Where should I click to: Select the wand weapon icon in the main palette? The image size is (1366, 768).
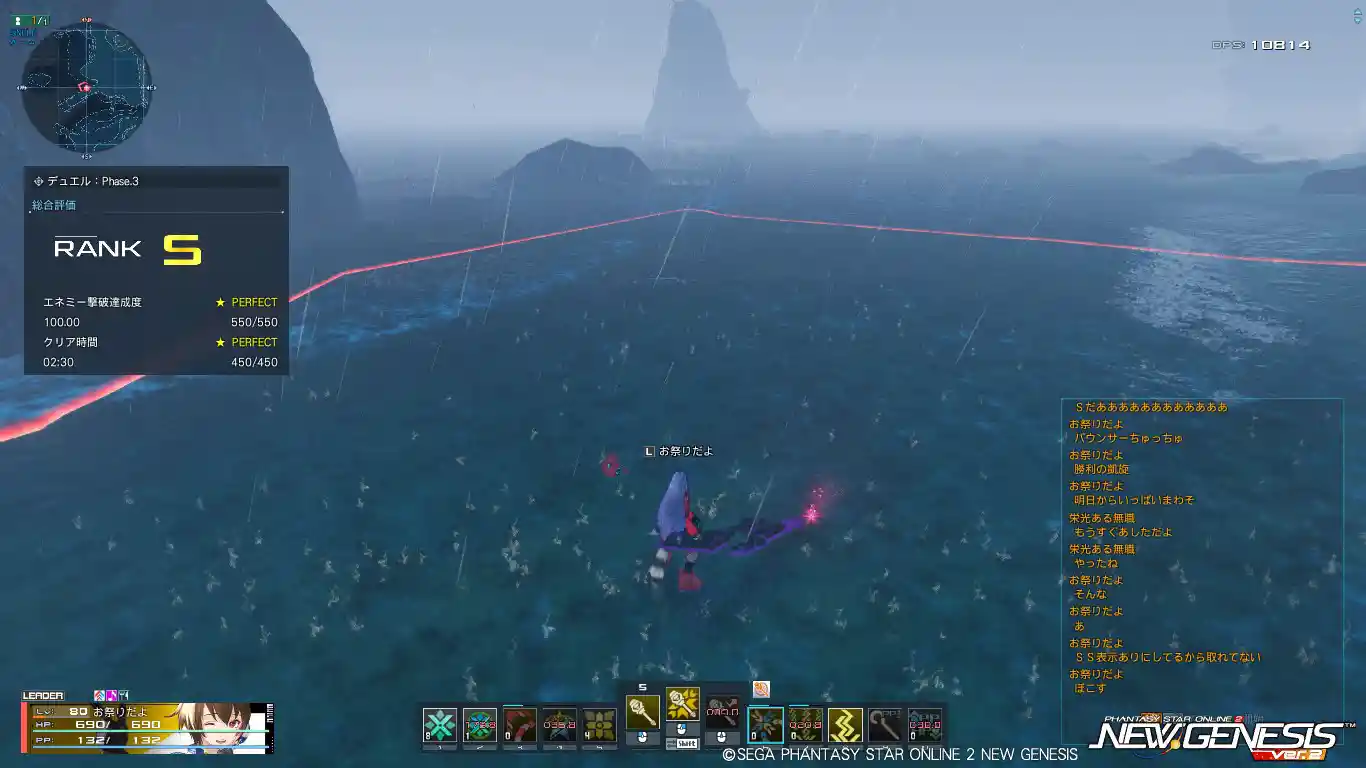coord(643,714)
